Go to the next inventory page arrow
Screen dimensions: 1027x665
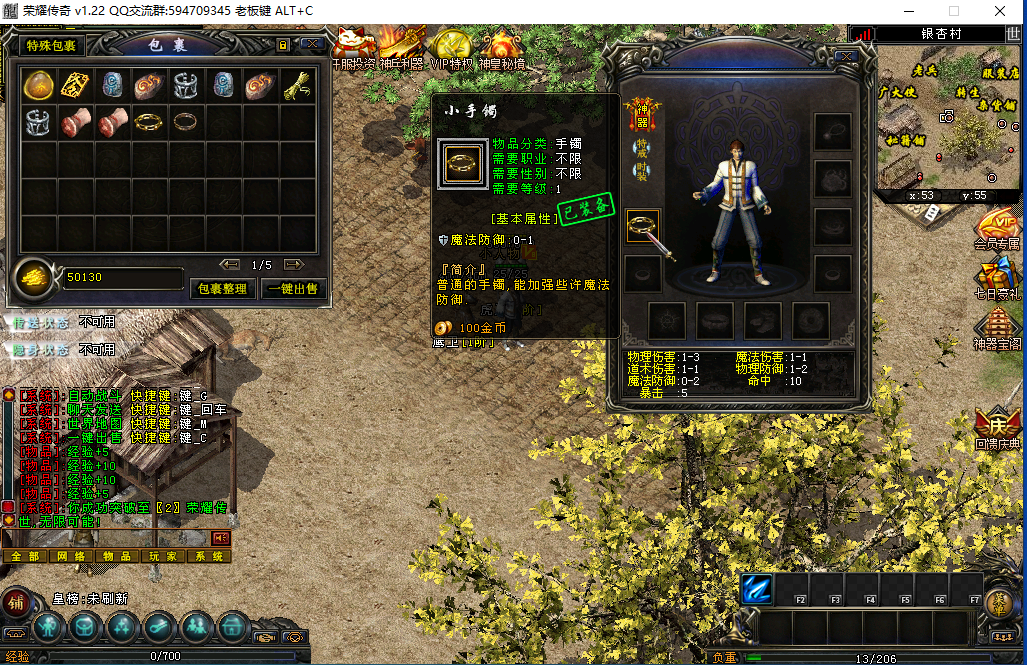(x=293, y=265)
